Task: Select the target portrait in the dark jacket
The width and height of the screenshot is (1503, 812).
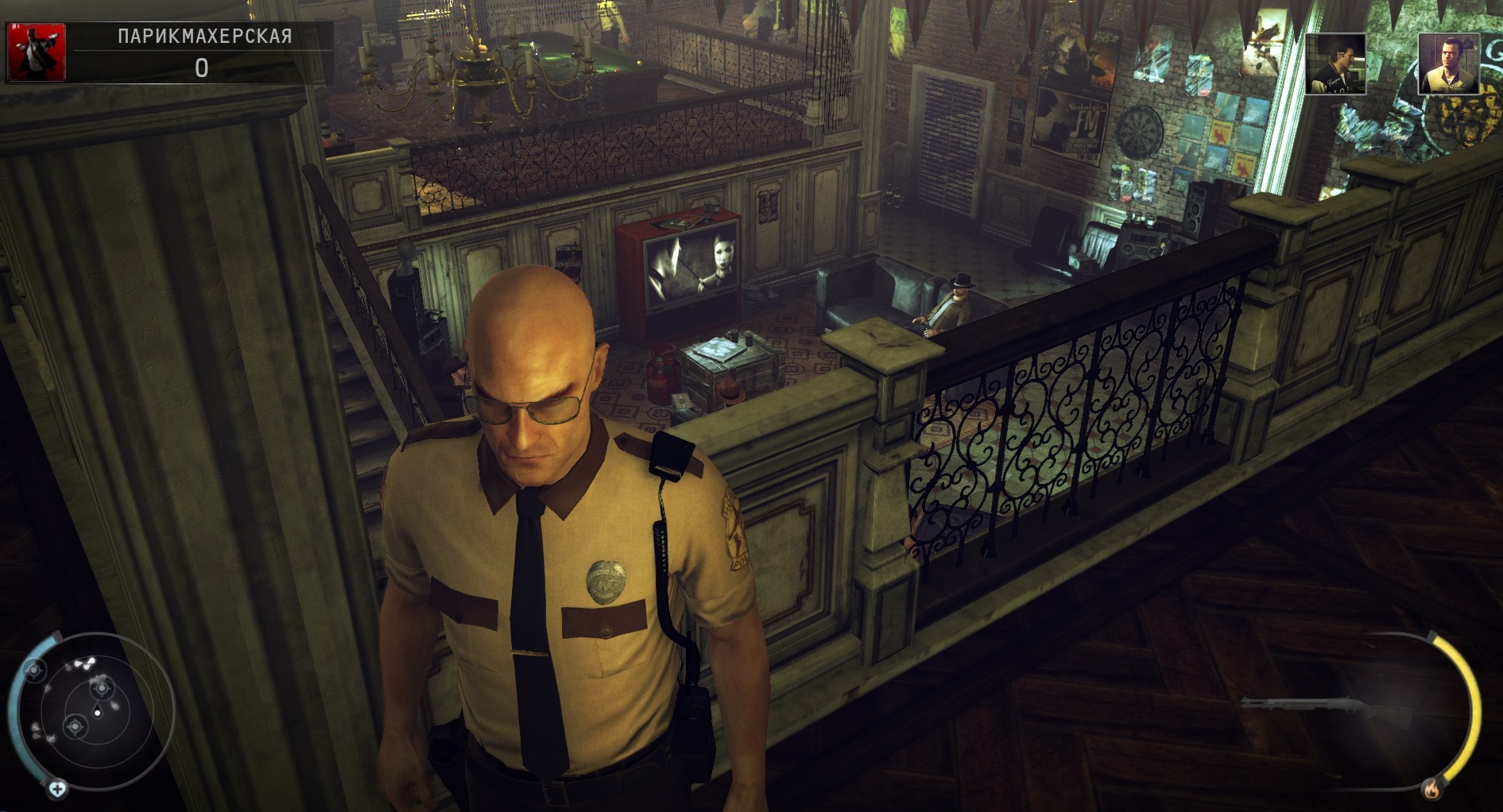Action: click(1335, 64)
